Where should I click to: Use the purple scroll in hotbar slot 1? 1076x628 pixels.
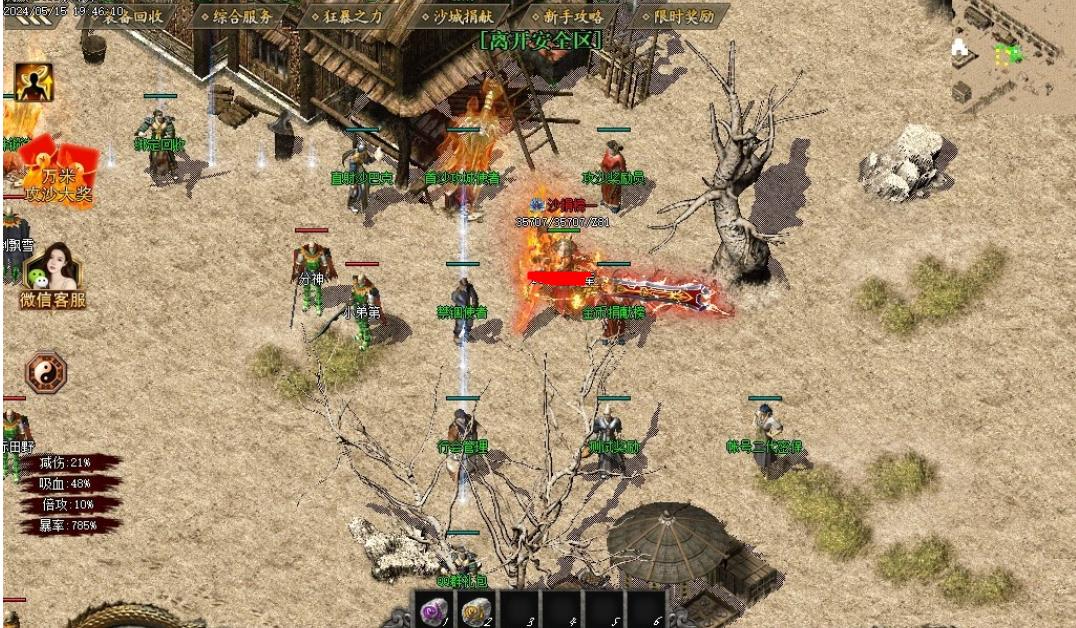435,609
